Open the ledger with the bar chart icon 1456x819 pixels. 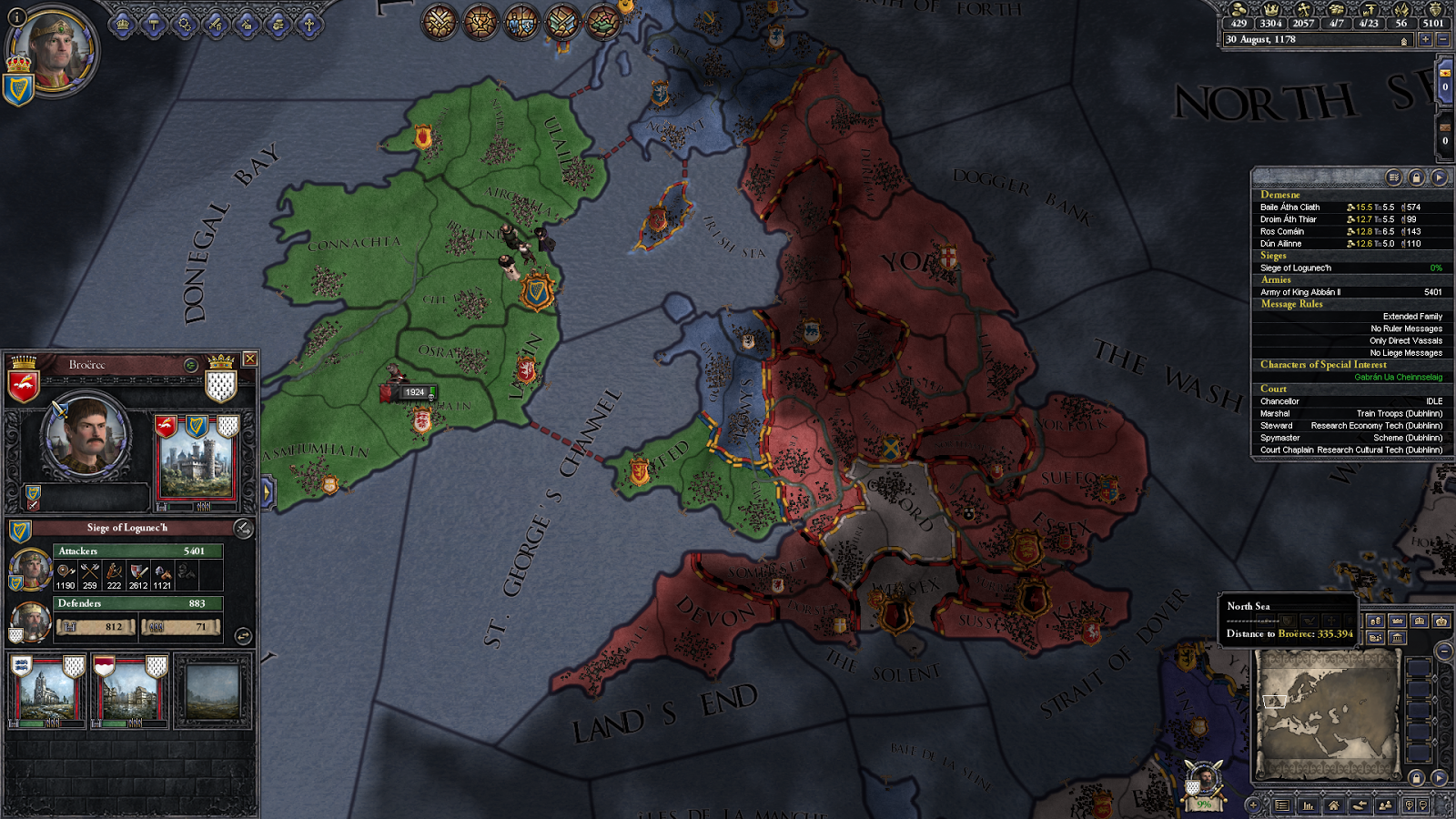(1308, 806)
